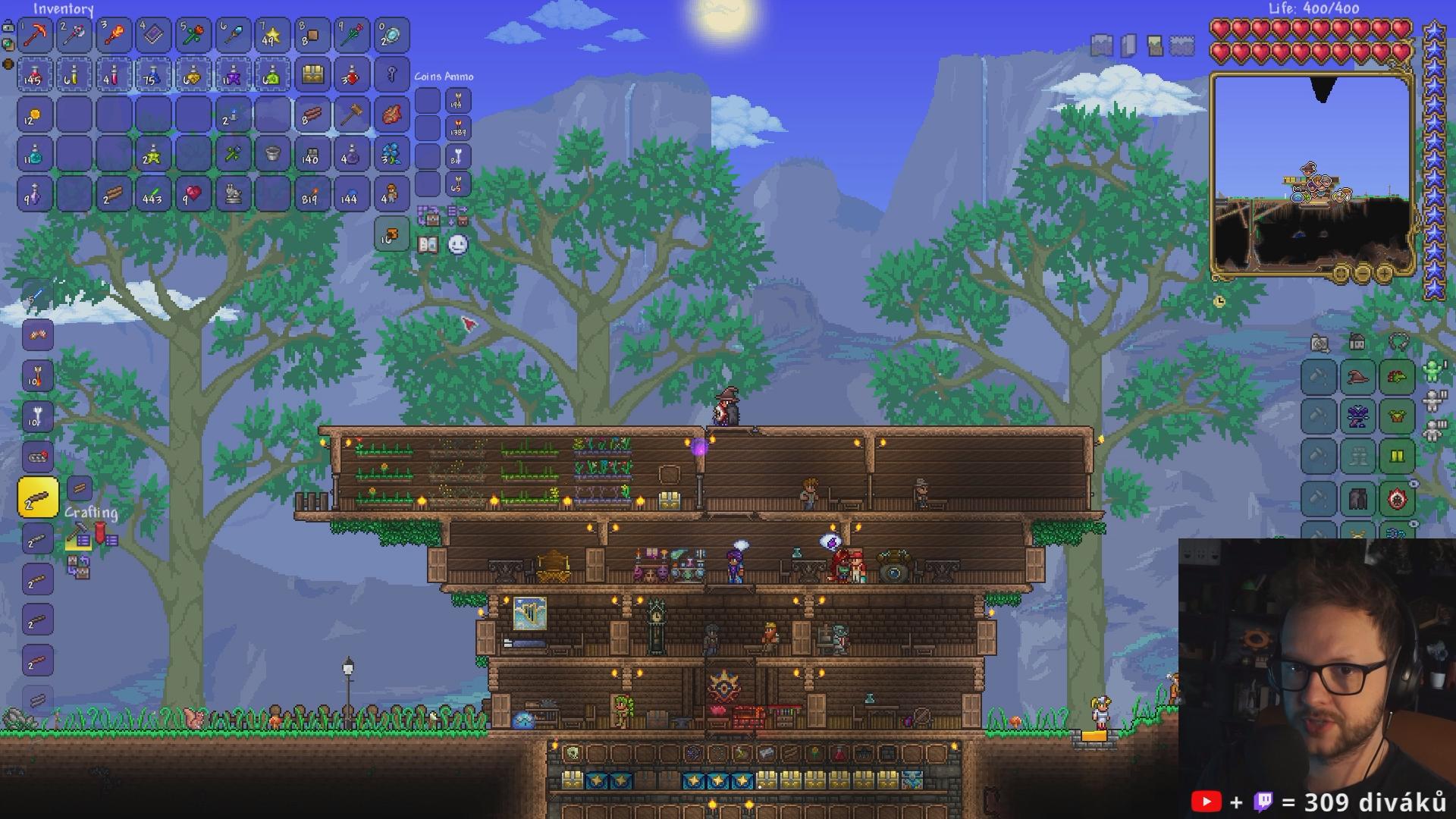Open the bestiary book icon
The image size is (1456, 819).
click(428, 245)
